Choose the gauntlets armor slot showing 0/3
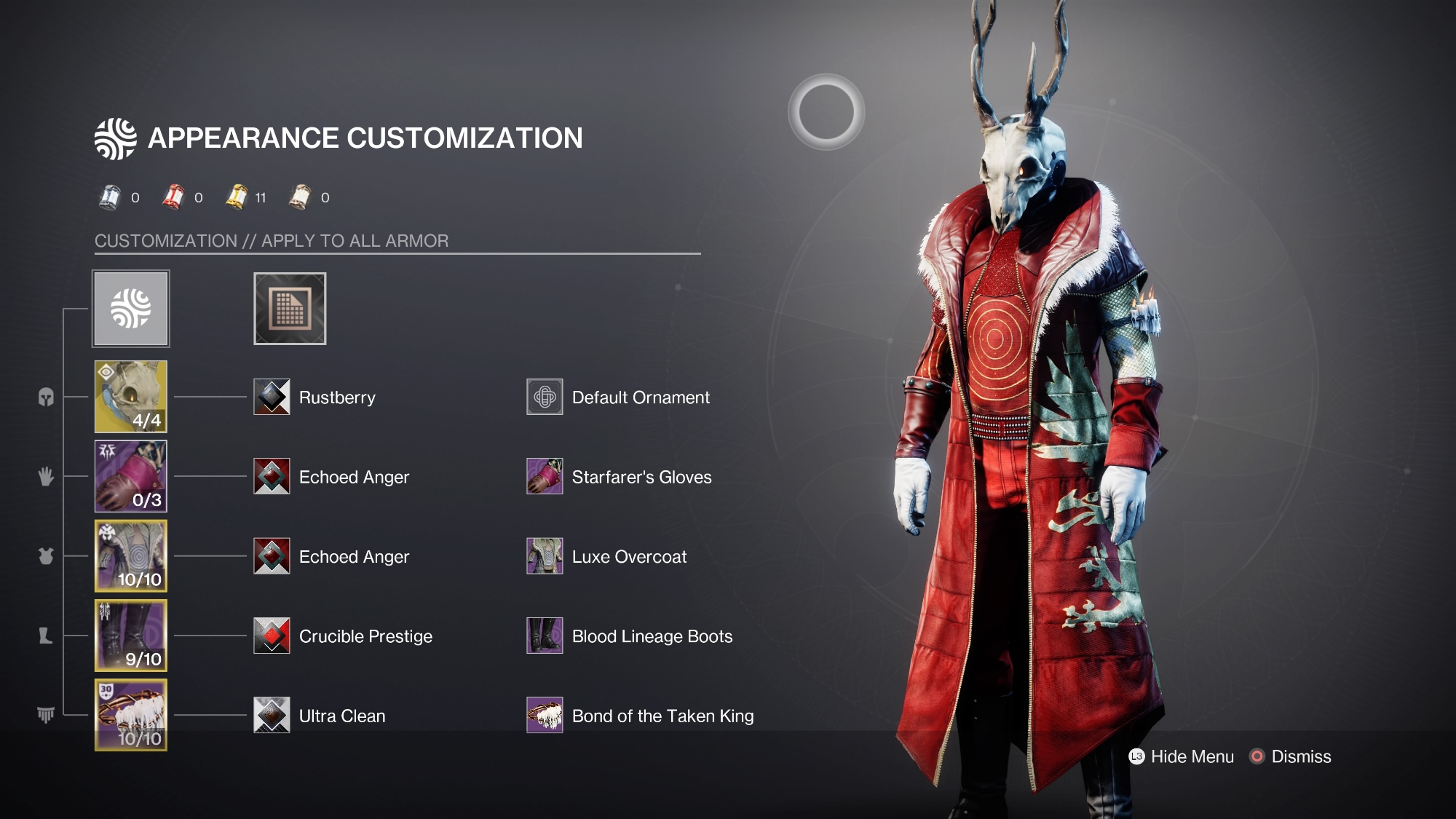This screenshot has width=1456, height=819. (x=131, y=476)
